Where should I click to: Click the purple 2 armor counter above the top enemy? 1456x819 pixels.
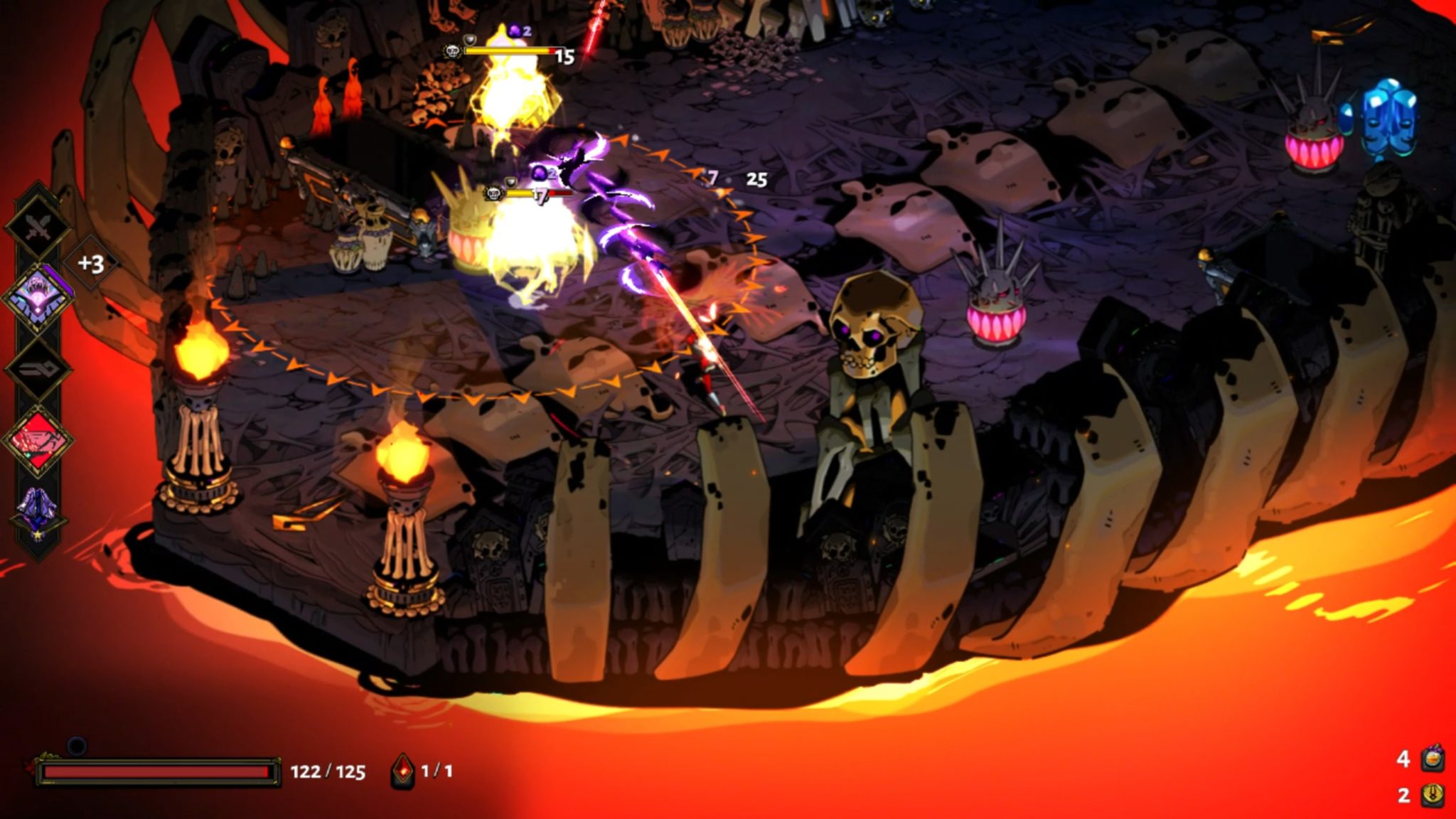pyautogui.click(x=515, y=31)
